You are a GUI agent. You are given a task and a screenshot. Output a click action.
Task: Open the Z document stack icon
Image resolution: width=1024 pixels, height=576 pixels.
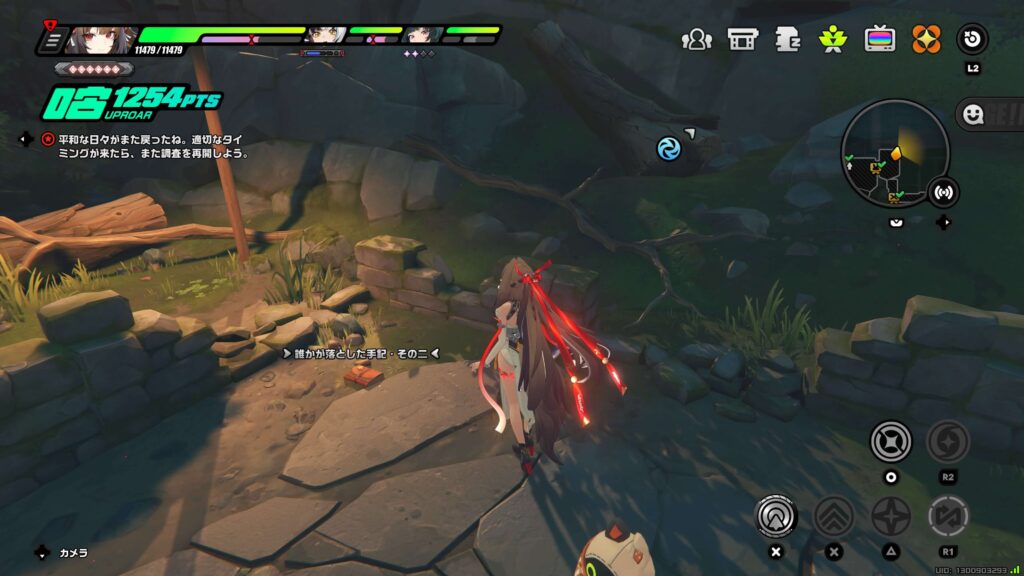pos(788,39)
